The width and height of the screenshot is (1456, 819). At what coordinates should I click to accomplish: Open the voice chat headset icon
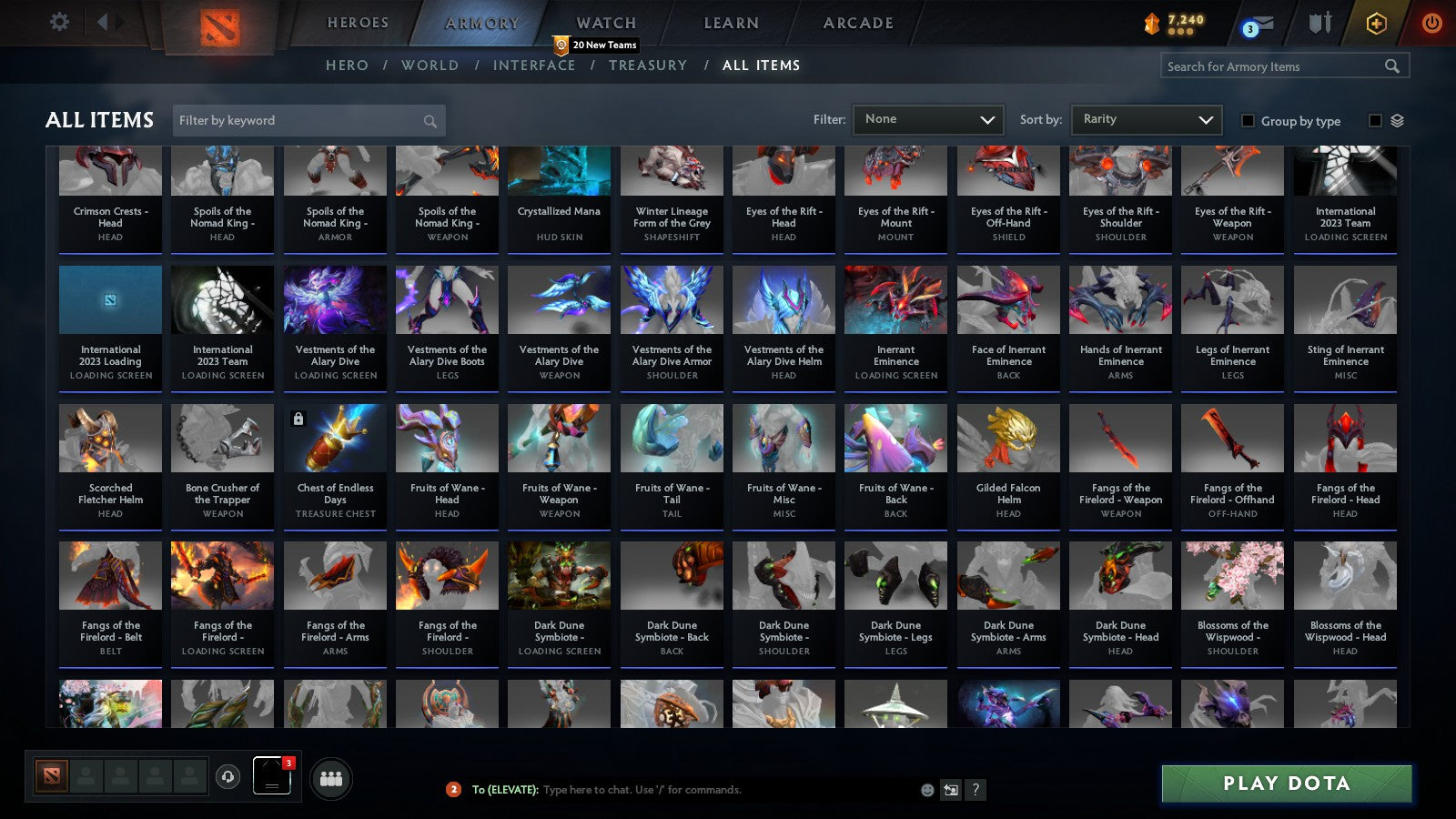227,777
